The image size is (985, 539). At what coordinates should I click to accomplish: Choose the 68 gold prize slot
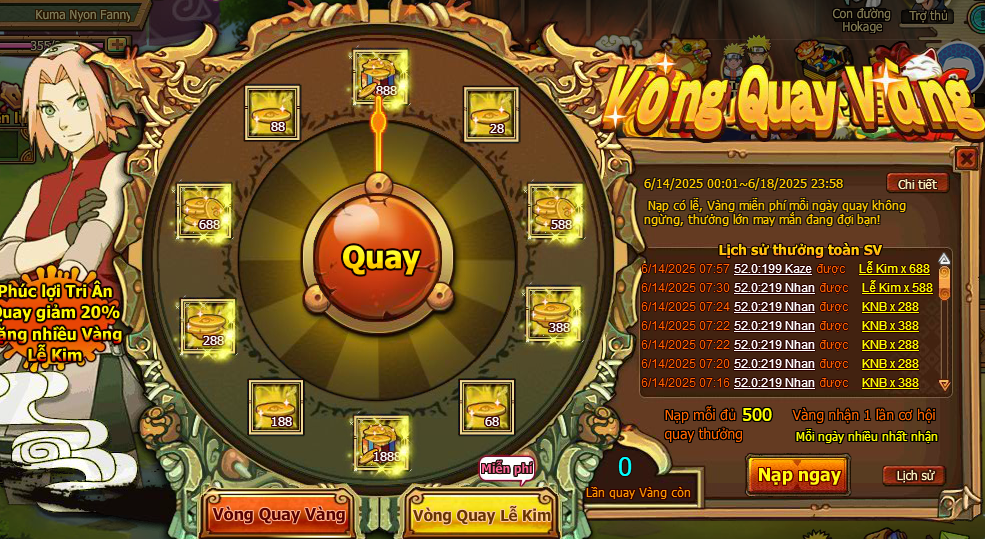pyautogui.click(x=487, y=407)
